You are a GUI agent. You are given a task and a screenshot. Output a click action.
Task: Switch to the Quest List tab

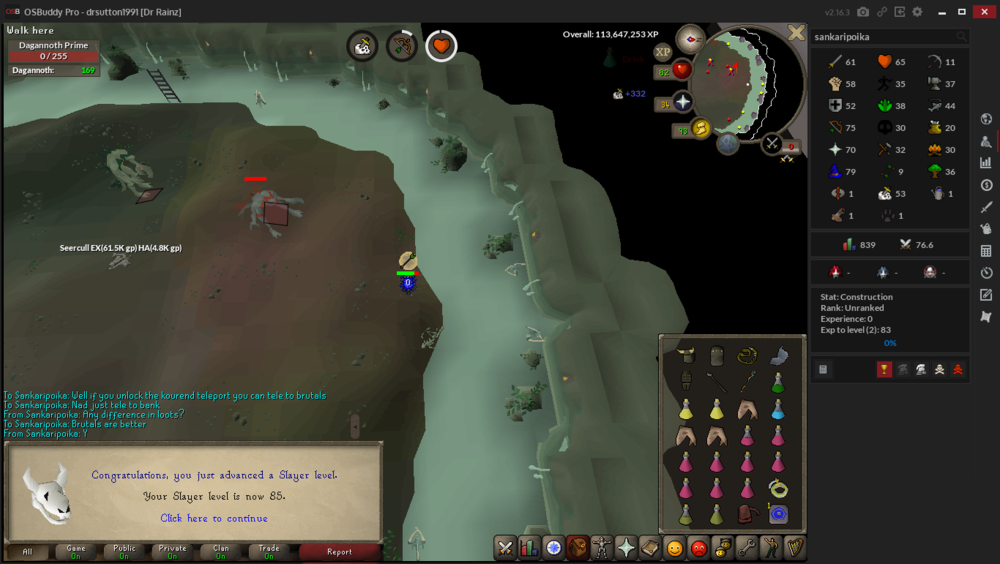(554, 547)
